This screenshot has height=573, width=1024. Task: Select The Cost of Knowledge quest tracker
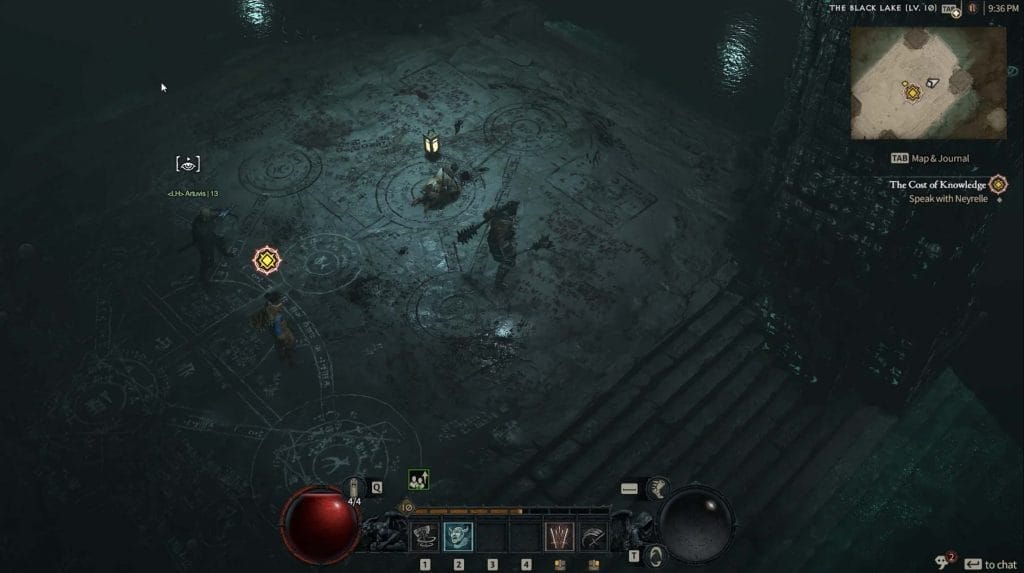click(x=937, y=185)
